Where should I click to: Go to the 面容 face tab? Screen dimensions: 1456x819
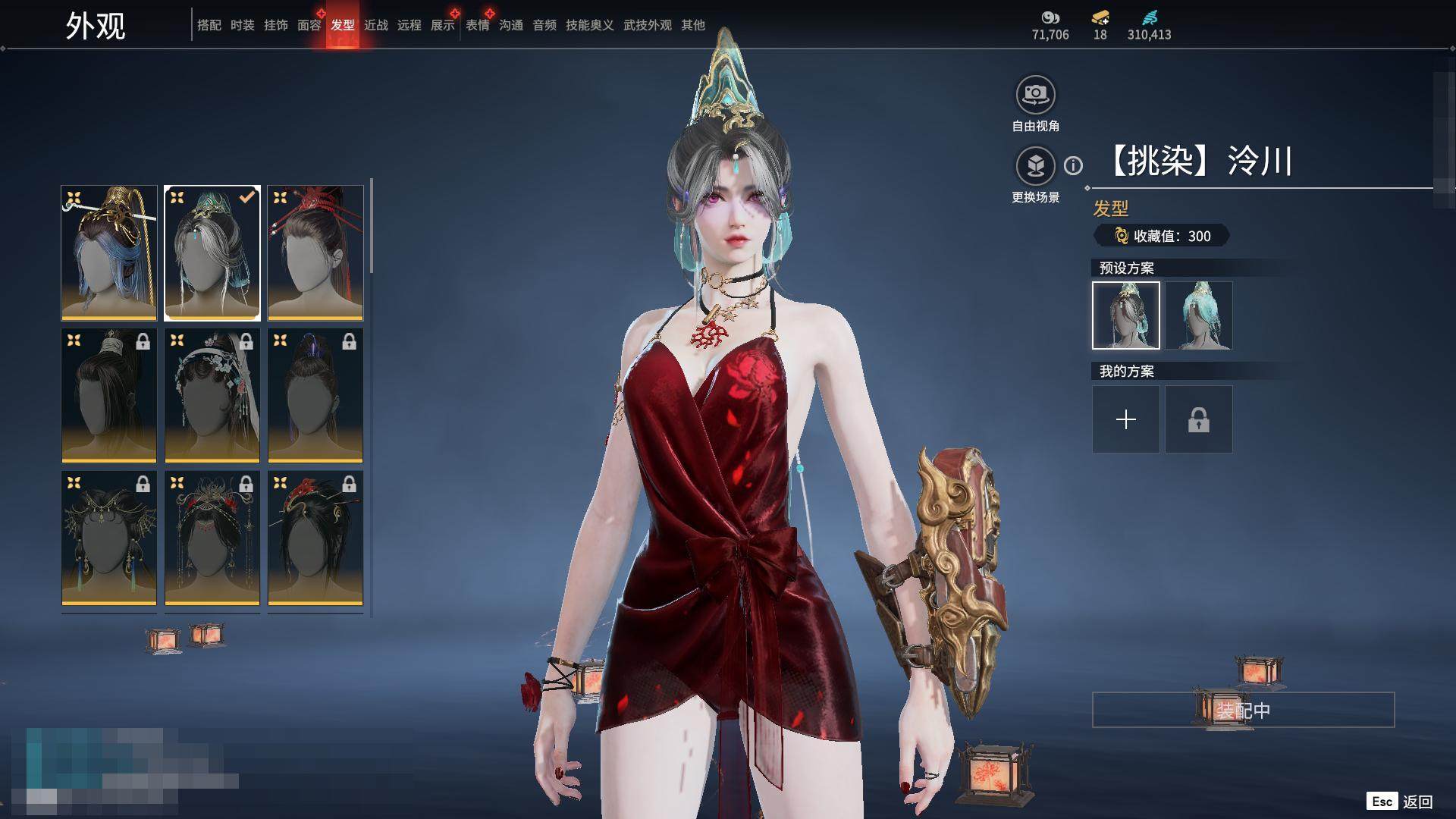pos(309,26)
